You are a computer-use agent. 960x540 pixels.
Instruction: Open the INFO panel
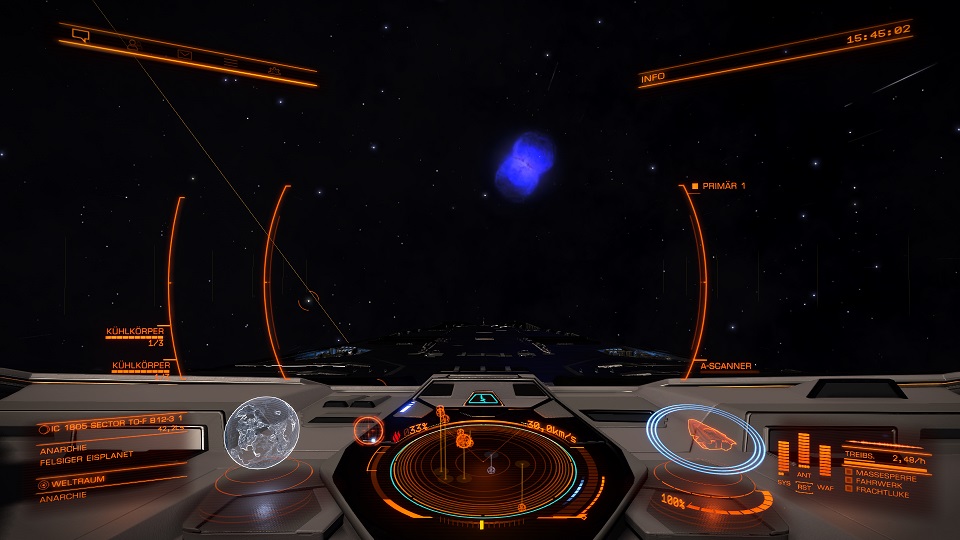click(653, 76)
